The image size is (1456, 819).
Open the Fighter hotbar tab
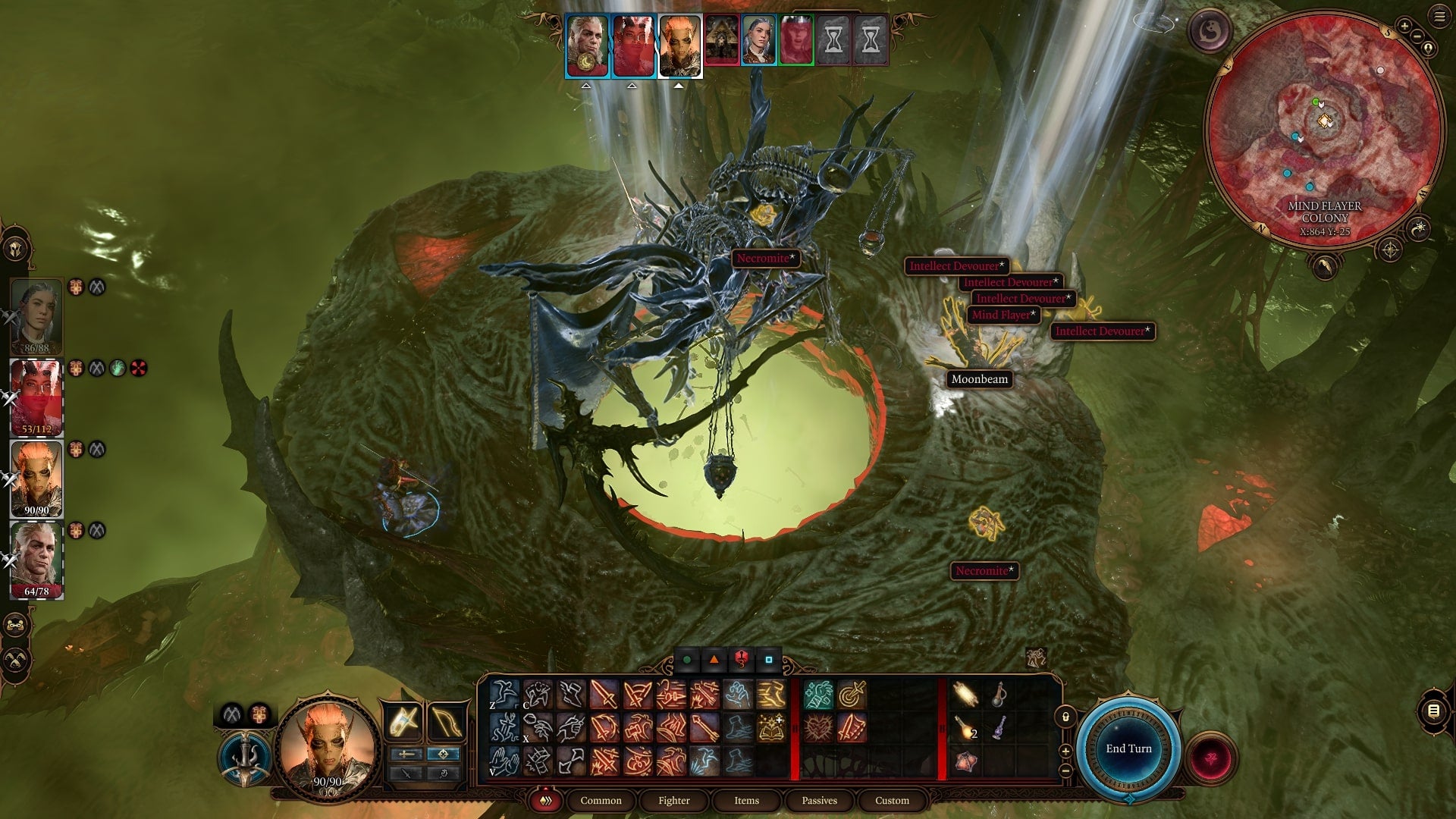tap(673, 800)
